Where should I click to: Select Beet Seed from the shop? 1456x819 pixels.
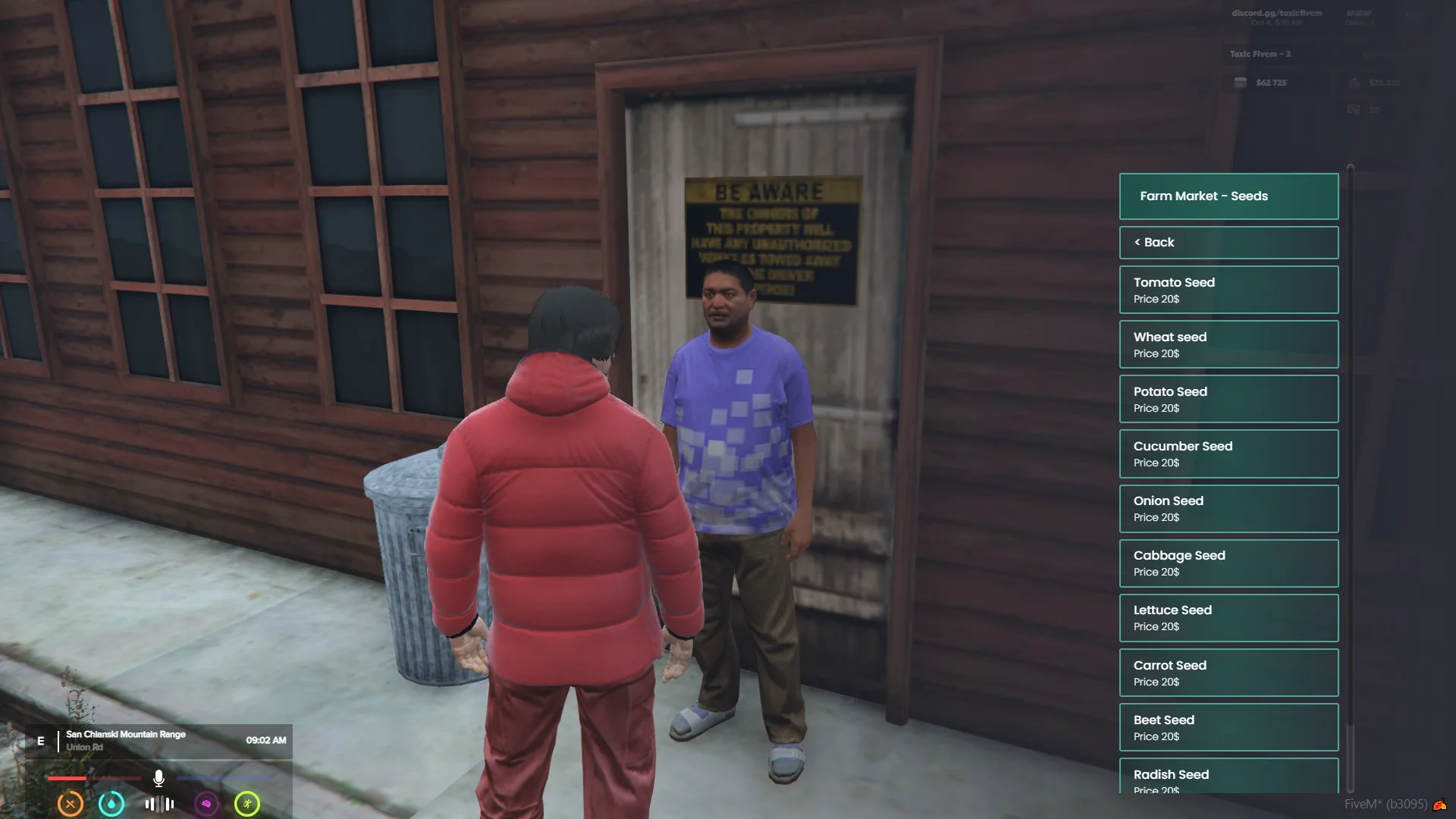coord(1228,727)
